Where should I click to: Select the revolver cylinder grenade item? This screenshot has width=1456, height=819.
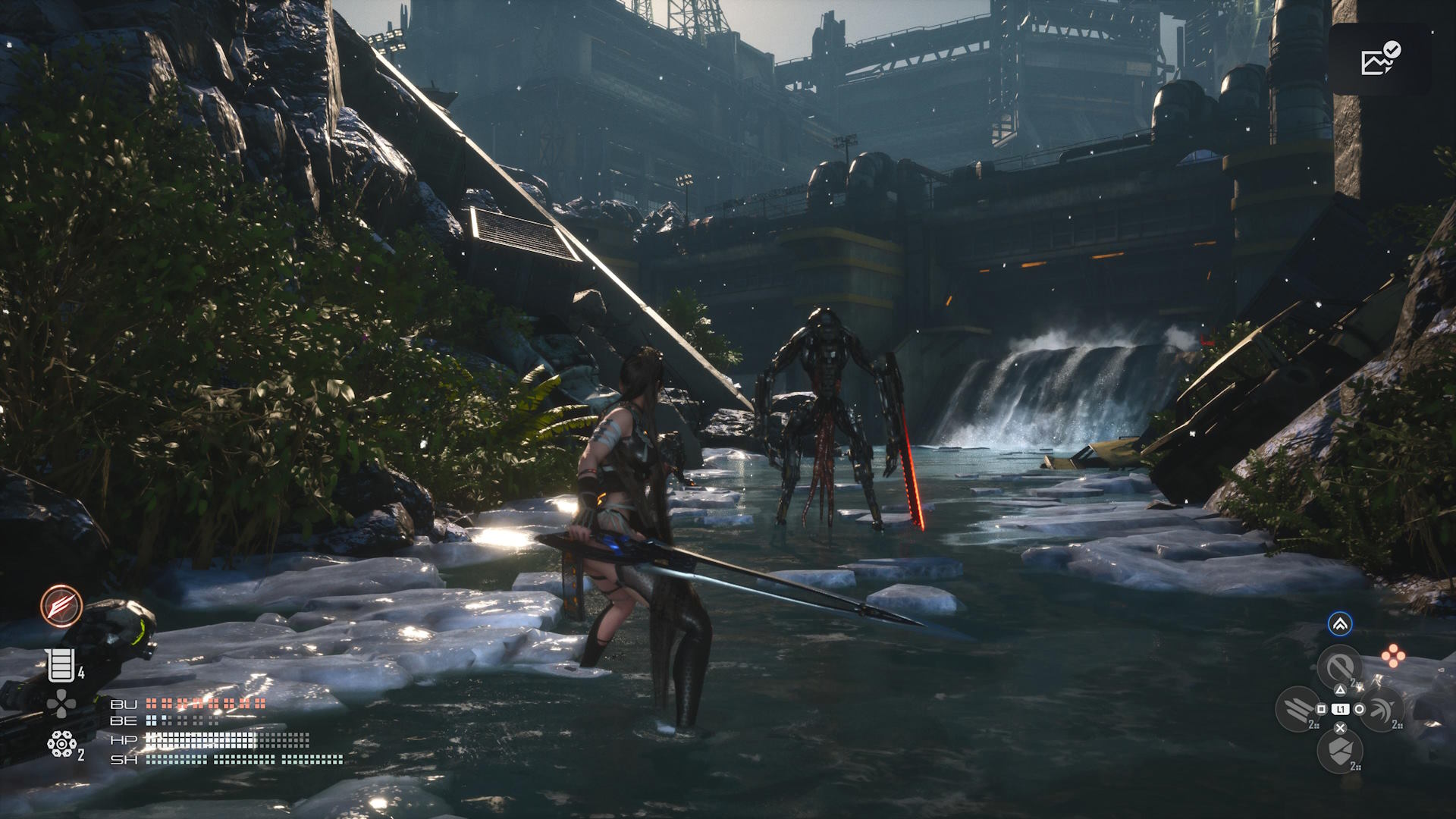coord(61,745)
